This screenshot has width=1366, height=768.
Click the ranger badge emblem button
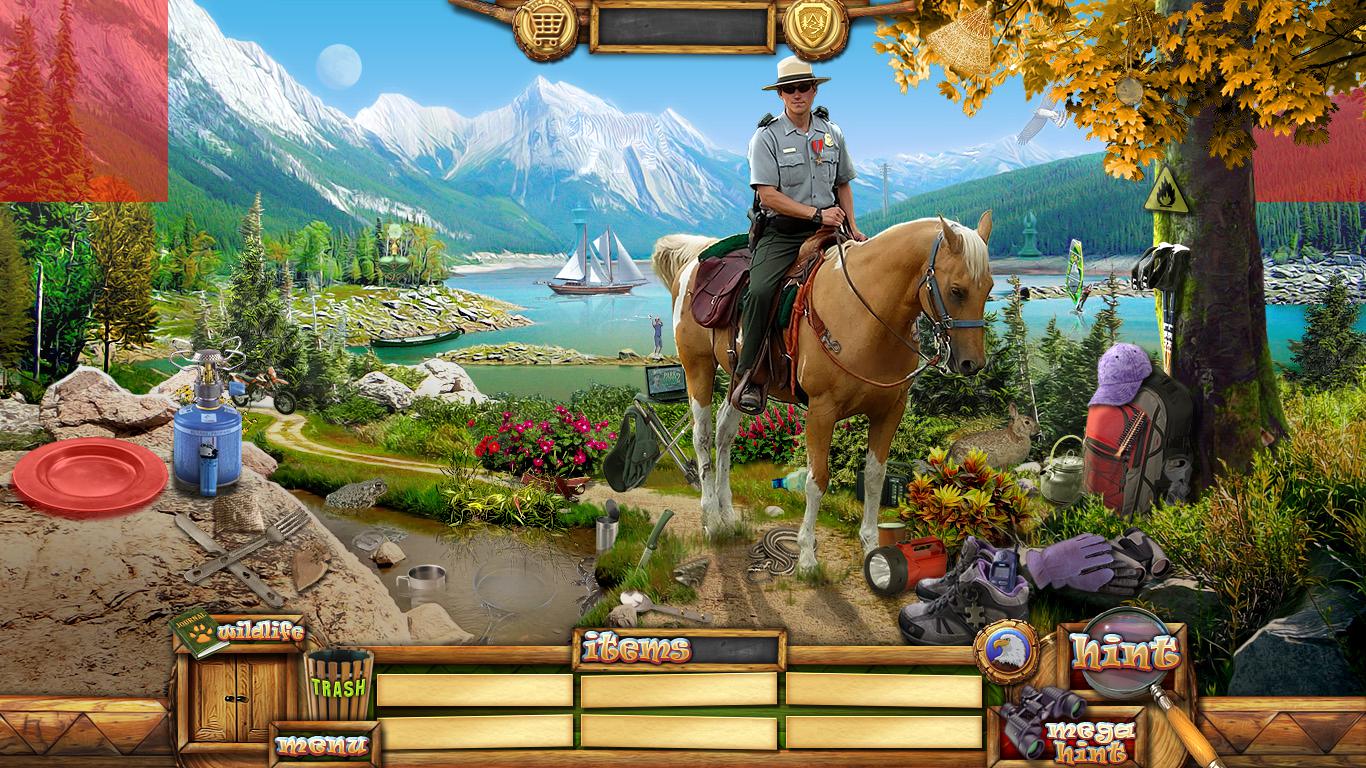pos(815,27)
